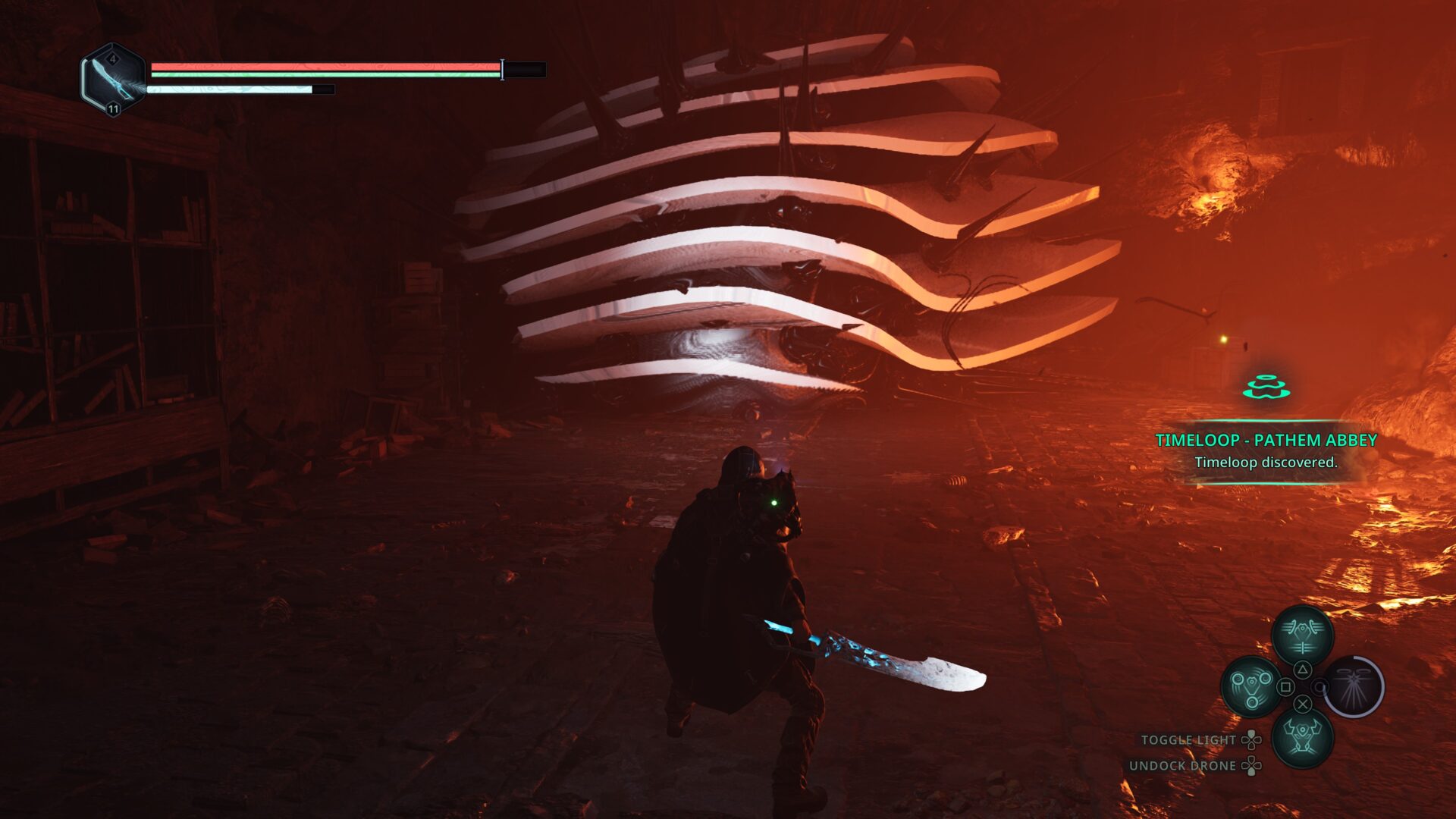Click the greyed-out drone light beam ability
The image size is (1456, 819).
1354,686
